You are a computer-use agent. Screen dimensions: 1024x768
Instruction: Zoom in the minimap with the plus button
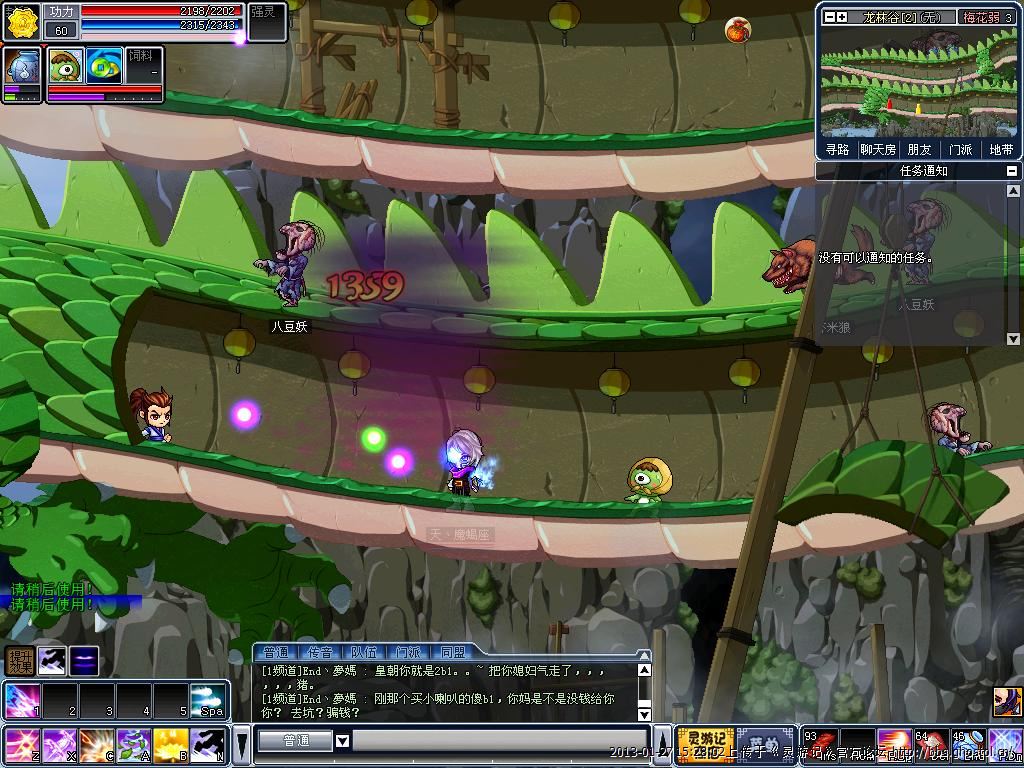[842, 17]
